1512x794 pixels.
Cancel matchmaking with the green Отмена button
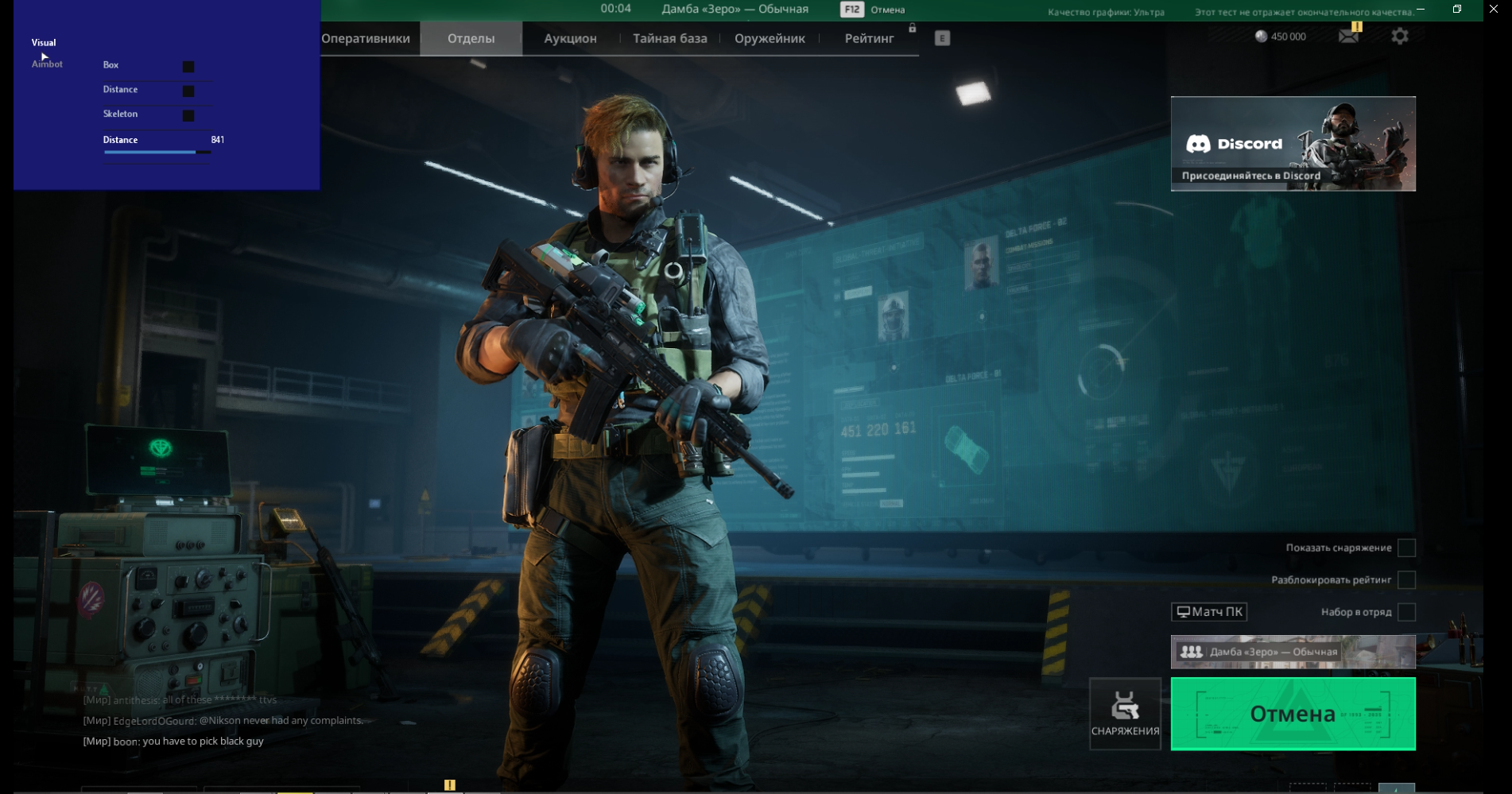1293,714
